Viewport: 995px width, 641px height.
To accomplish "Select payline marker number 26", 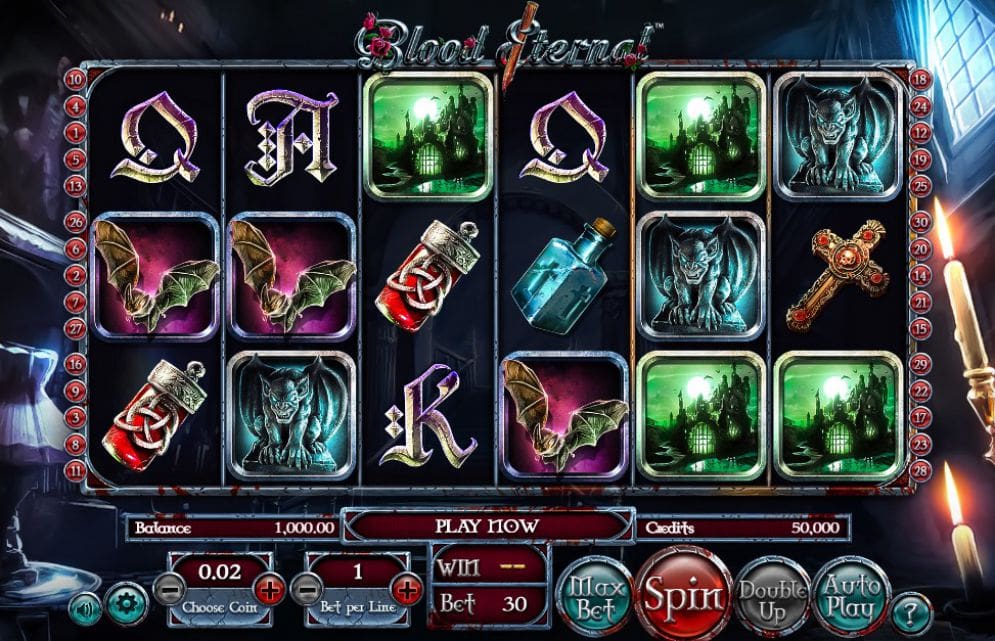I will [74, 222].
